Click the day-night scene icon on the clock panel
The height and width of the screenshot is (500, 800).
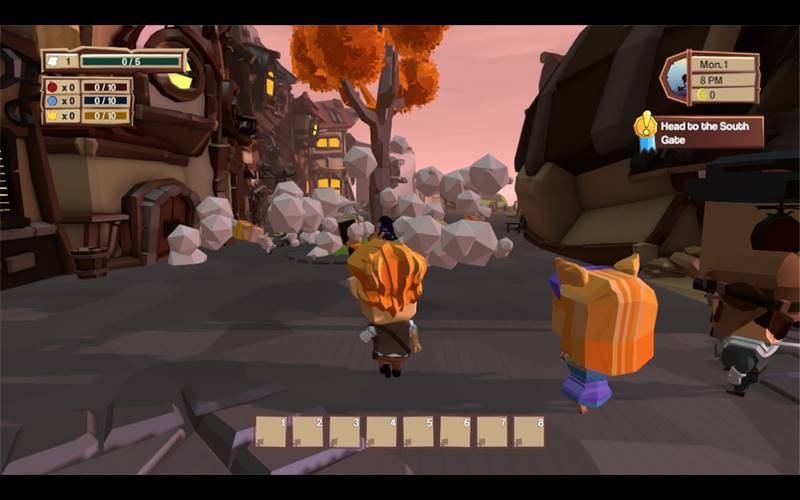678,78
